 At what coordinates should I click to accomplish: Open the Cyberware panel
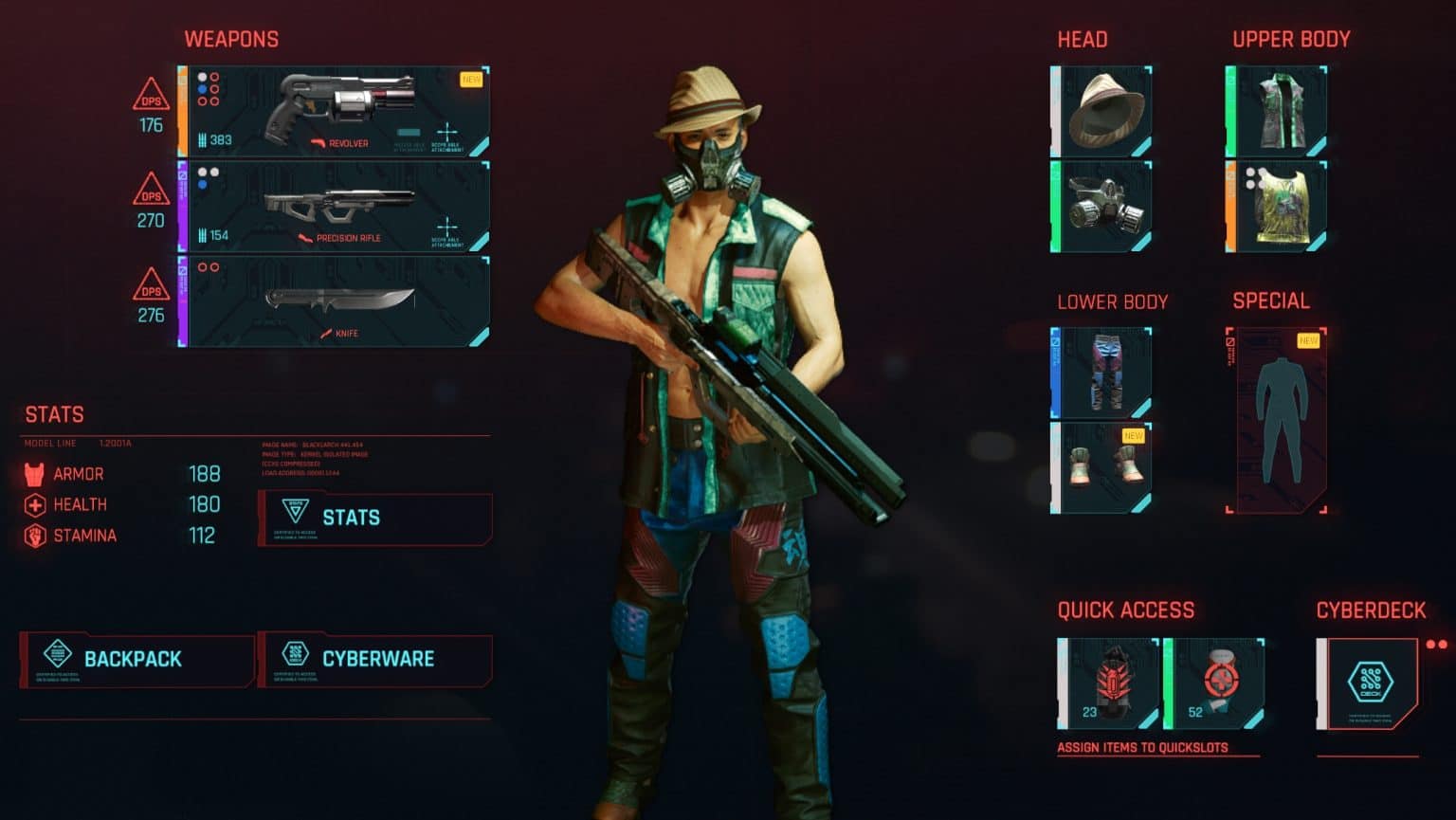[x=377, y=659]
